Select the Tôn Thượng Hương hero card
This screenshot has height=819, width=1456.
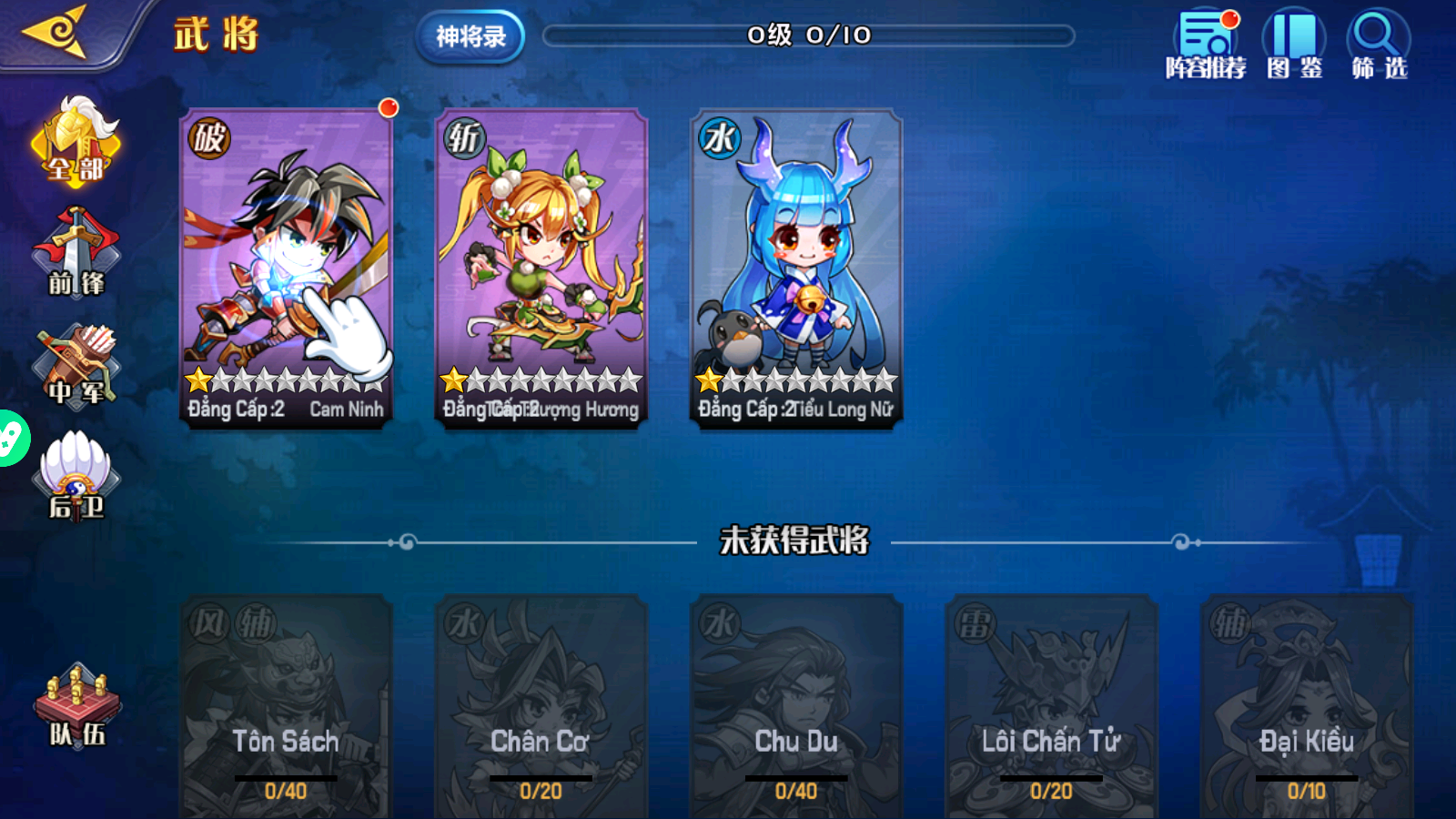tap(541, 267)
